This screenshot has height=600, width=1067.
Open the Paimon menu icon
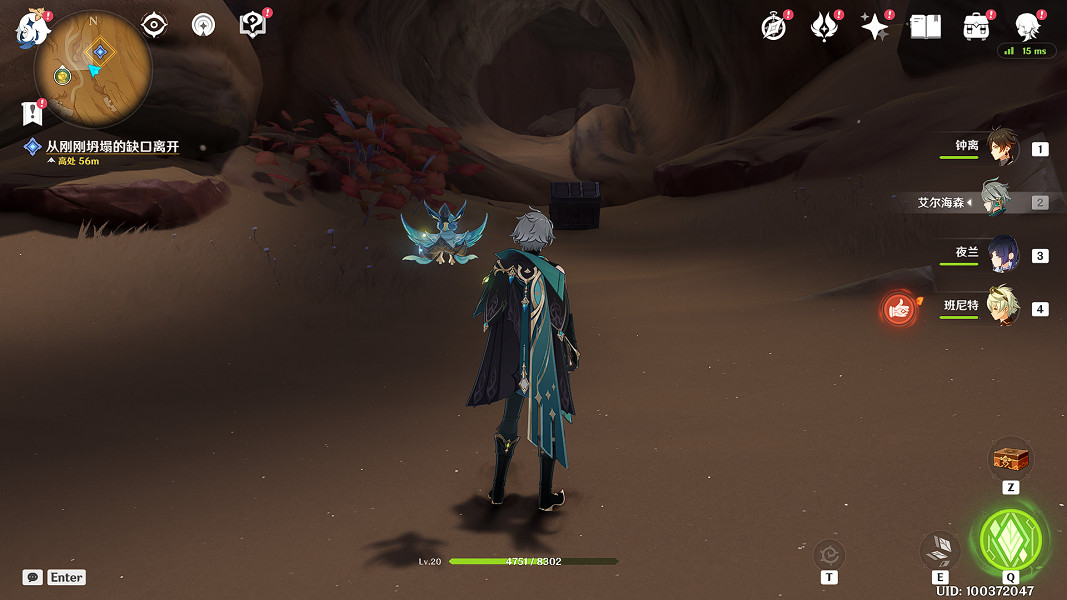click(x=33, y=28)
